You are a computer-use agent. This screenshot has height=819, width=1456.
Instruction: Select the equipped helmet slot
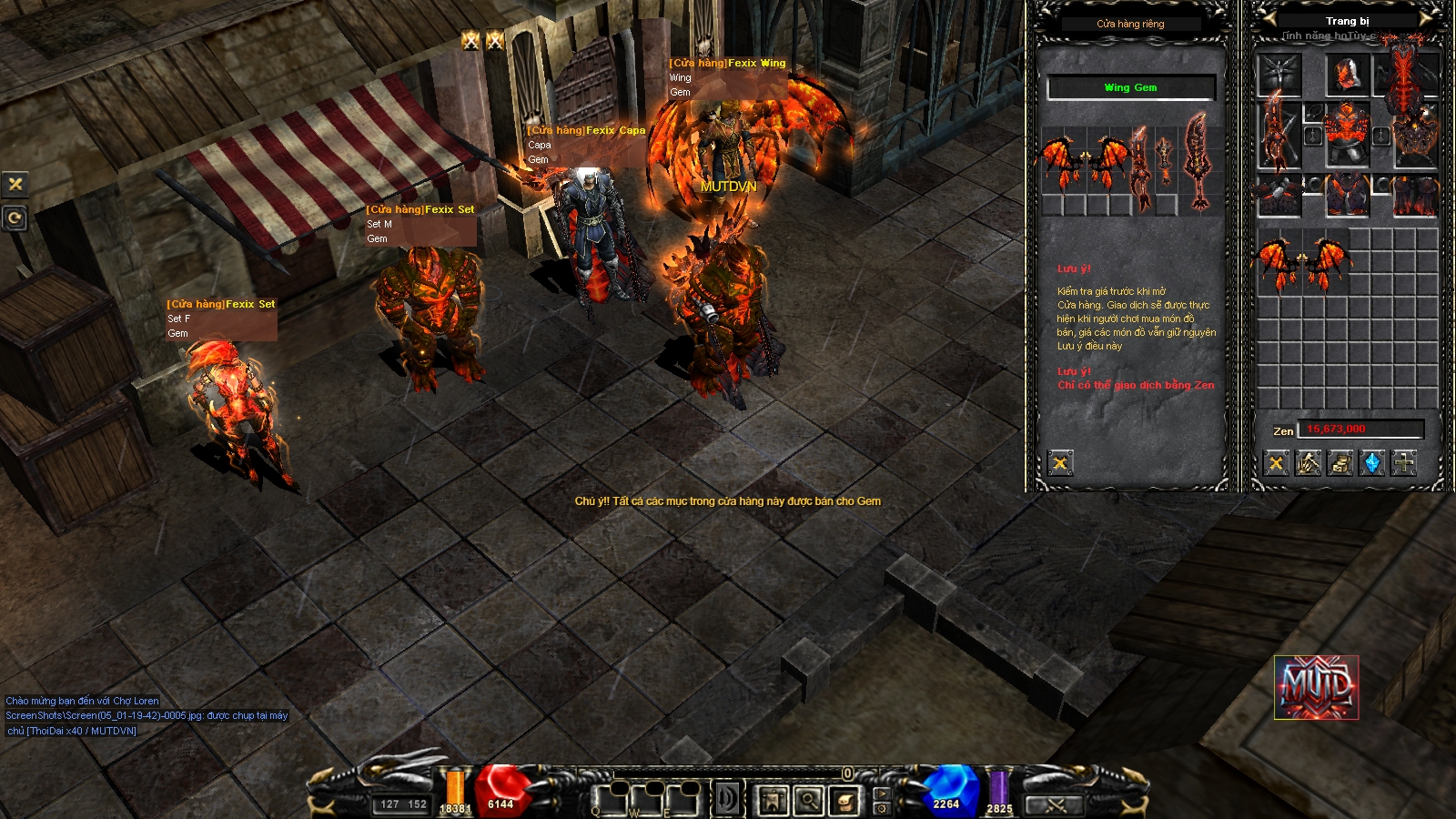tap(1347, 75)
